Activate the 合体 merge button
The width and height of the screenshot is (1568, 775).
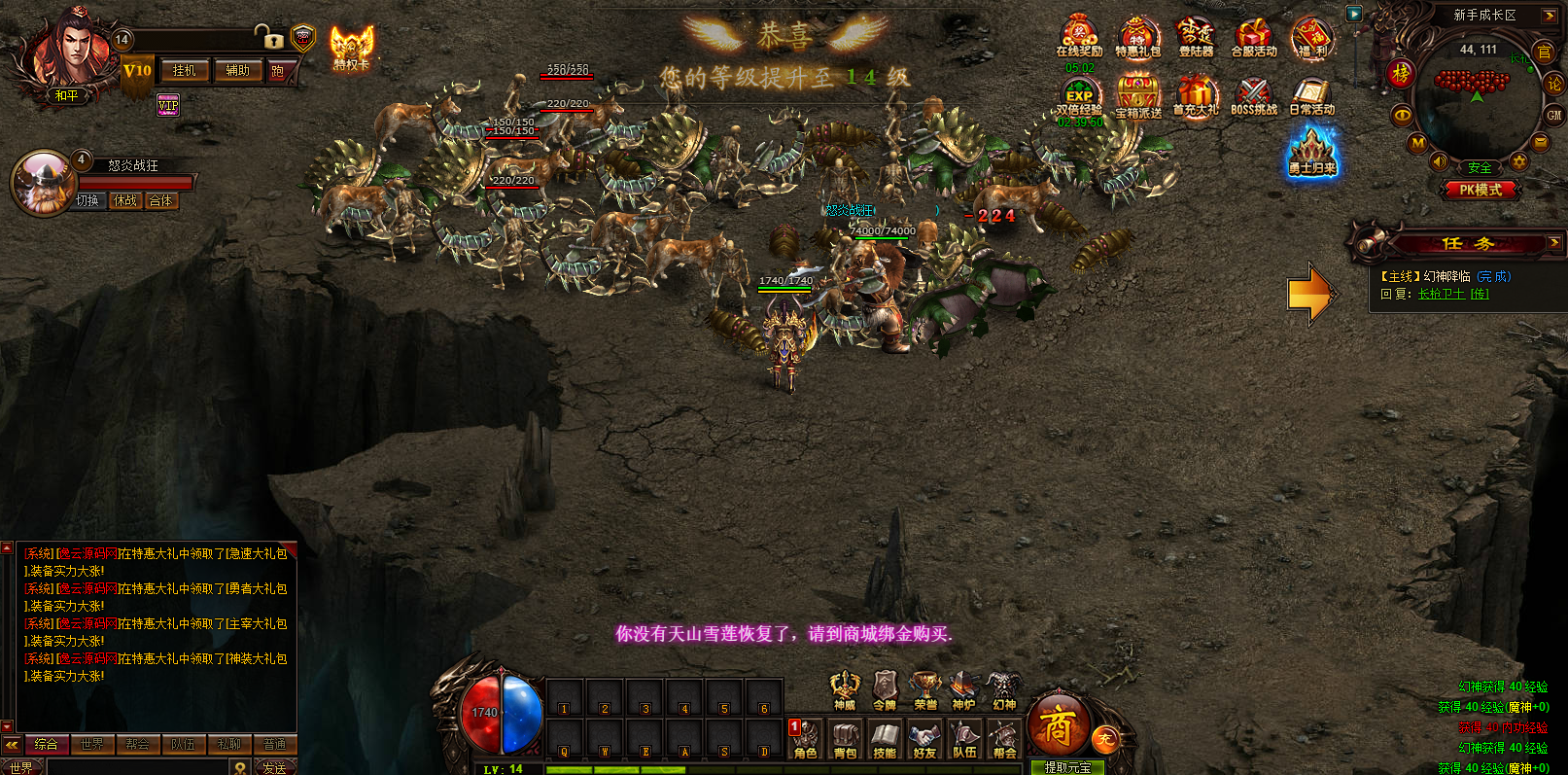pos(160,200)
